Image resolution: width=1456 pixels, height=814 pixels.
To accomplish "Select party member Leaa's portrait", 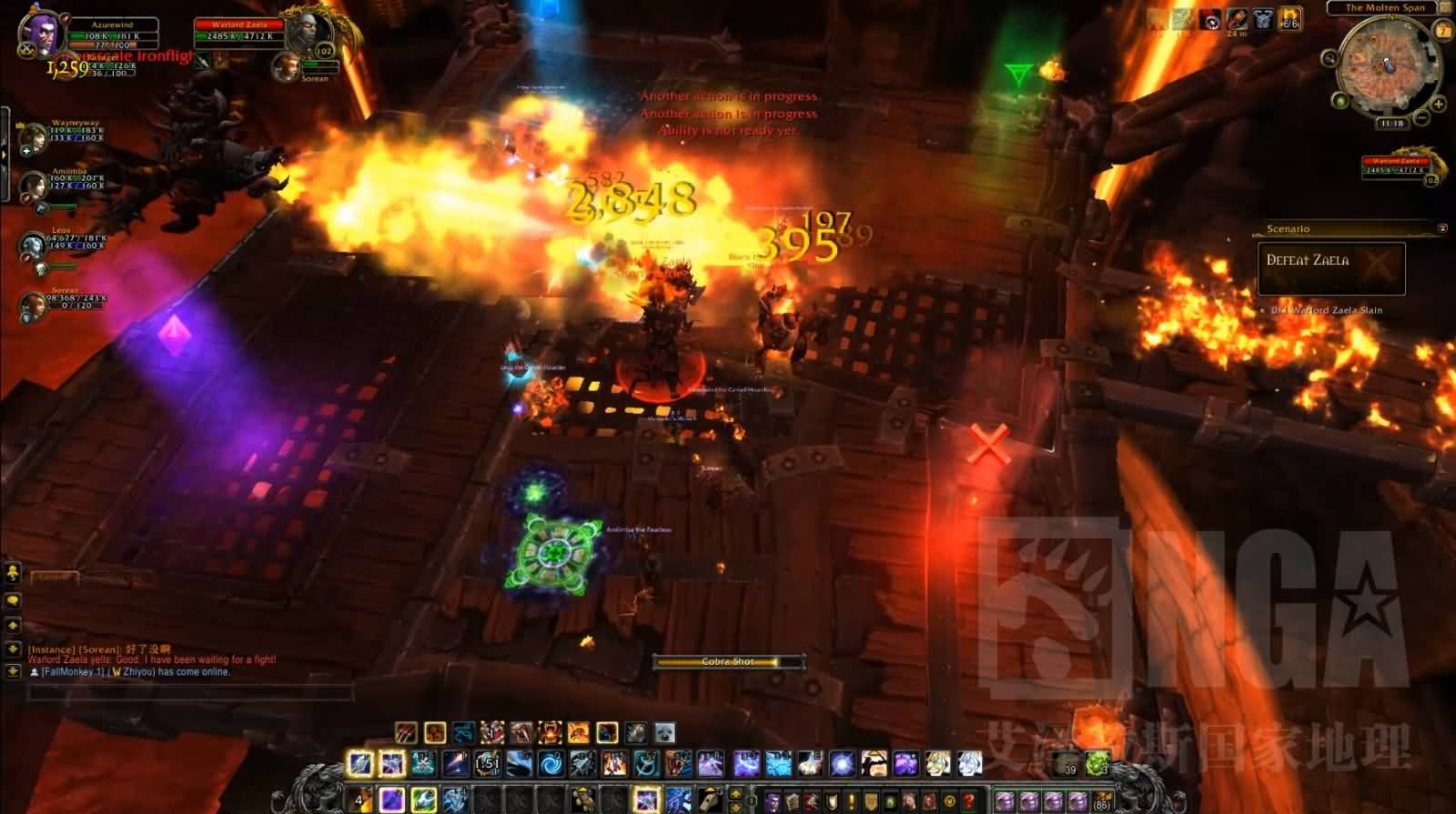I will point(34,246).
